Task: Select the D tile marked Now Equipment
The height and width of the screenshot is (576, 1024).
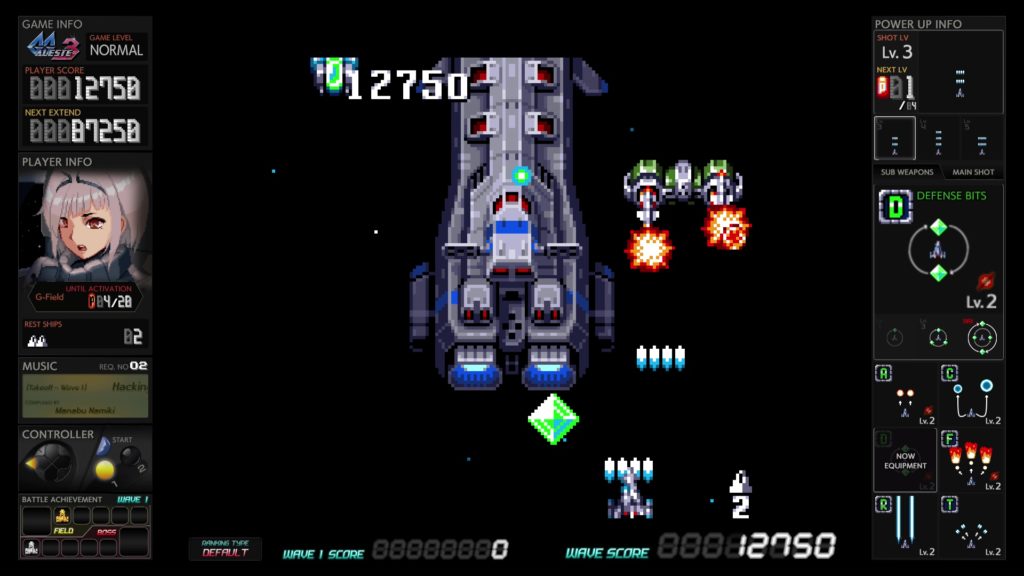Action: tap(905, 460)
